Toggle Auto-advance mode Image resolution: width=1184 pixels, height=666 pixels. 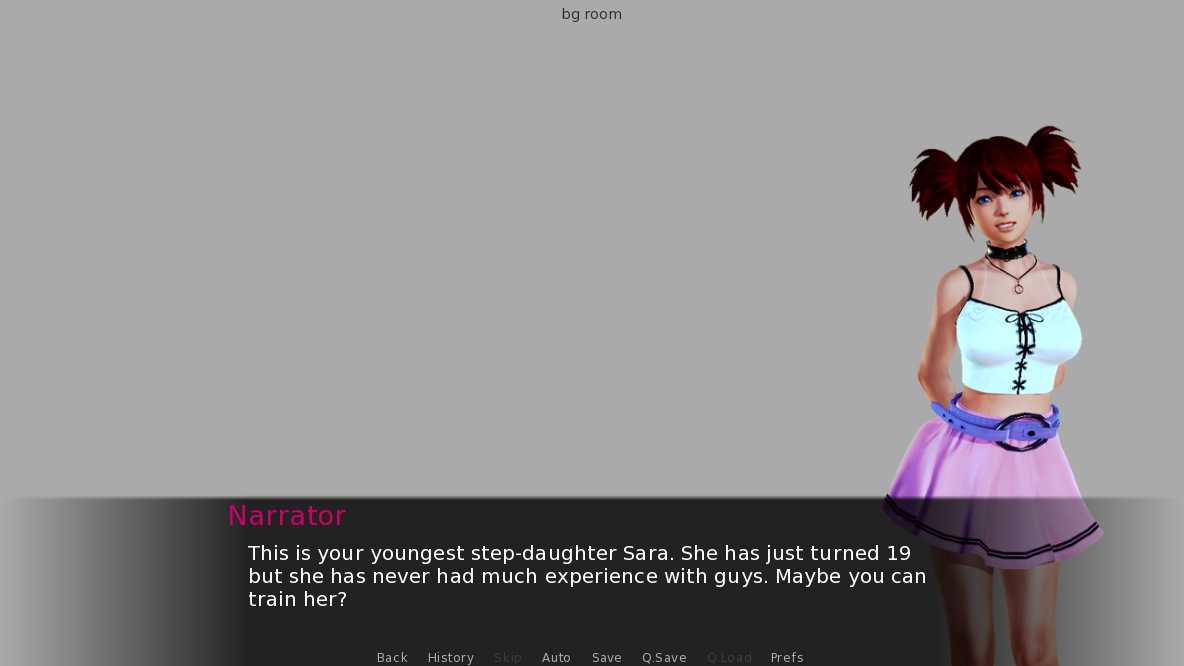click(x=556, y=657)
